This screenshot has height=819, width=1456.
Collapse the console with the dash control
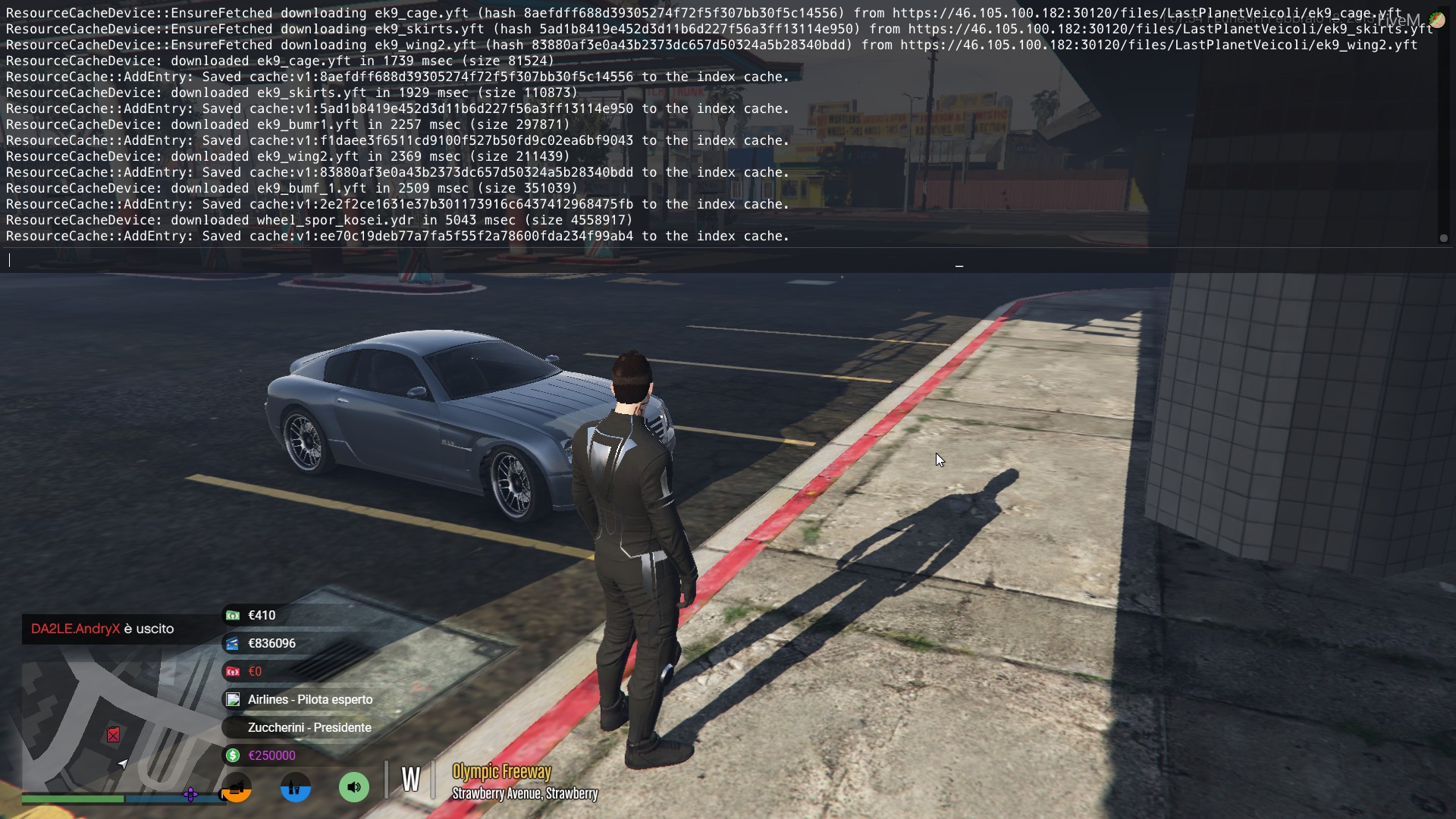tap(959, 265)
